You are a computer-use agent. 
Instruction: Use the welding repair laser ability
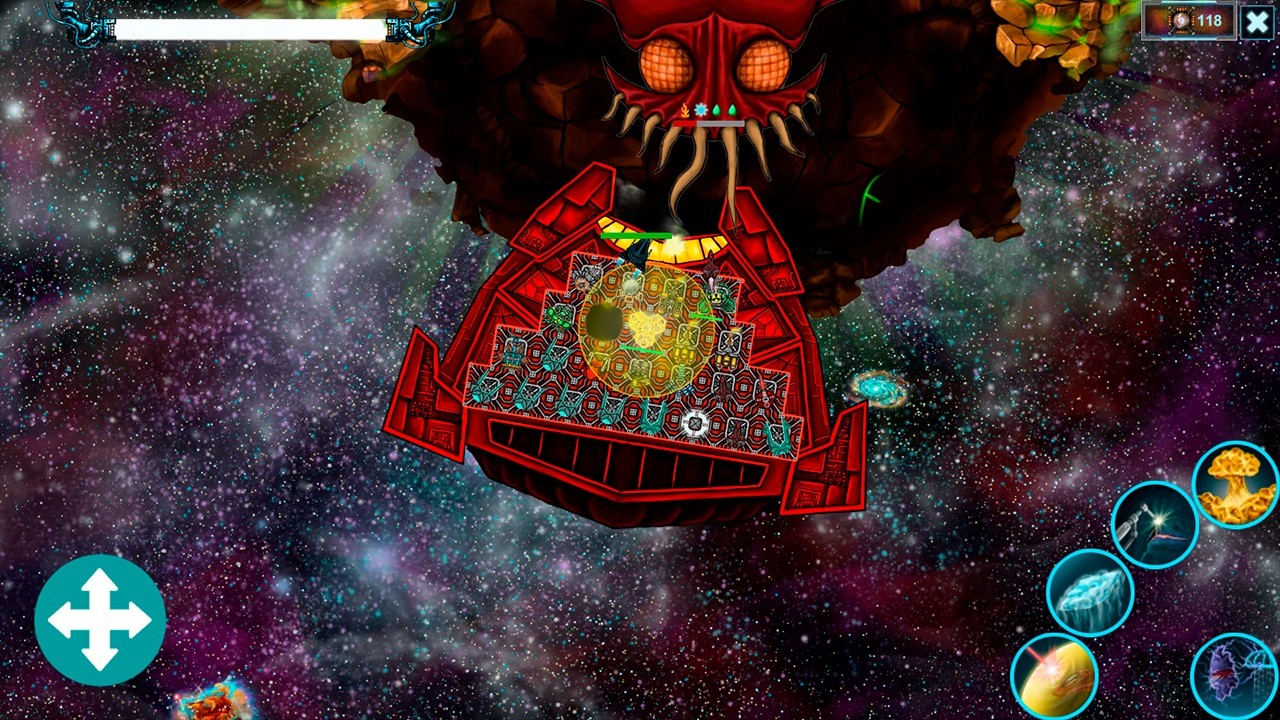pos(1155,522)
